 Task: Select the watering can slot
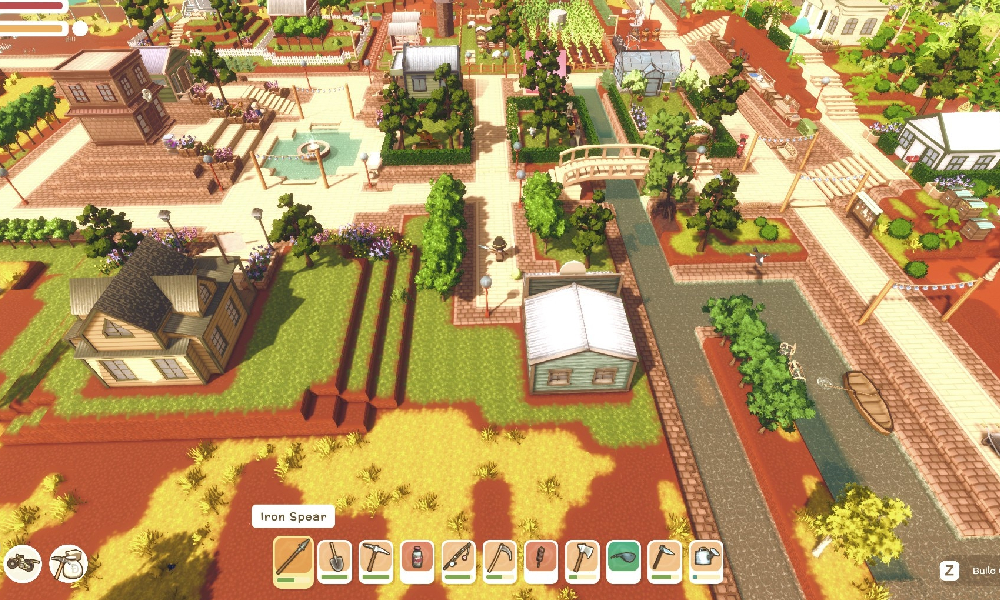coord(705,560)
